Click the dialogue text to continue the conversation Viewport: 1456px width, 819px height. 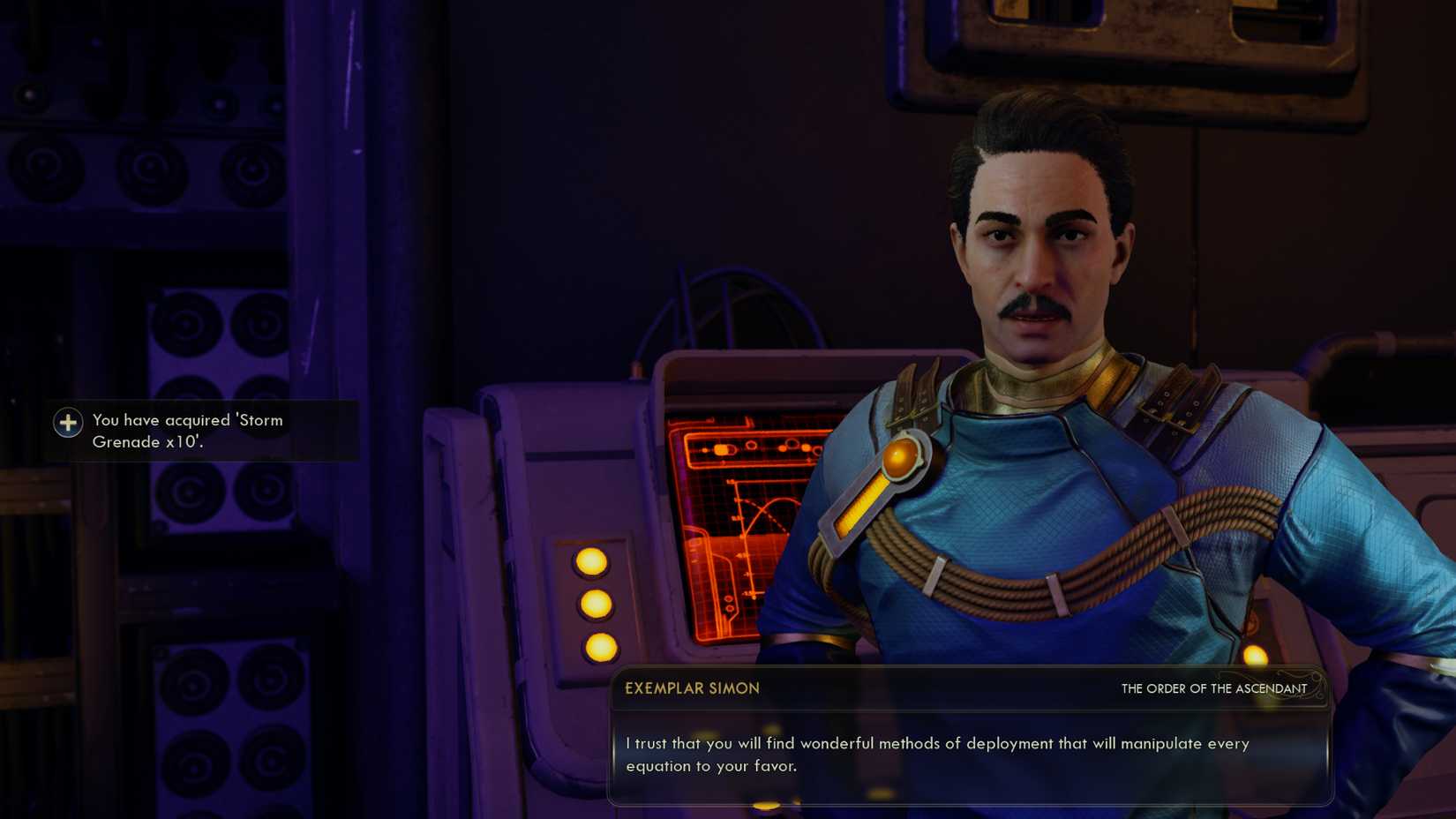[x=937, y=755]
